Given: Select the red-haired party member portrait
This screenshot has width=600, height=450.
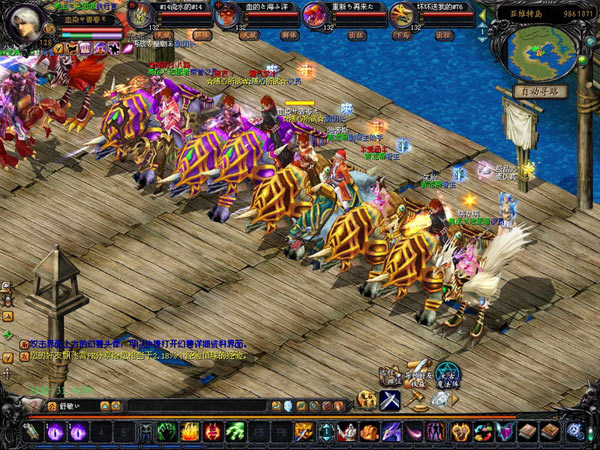Looking at the screenshot, I should tap(227, 15).
